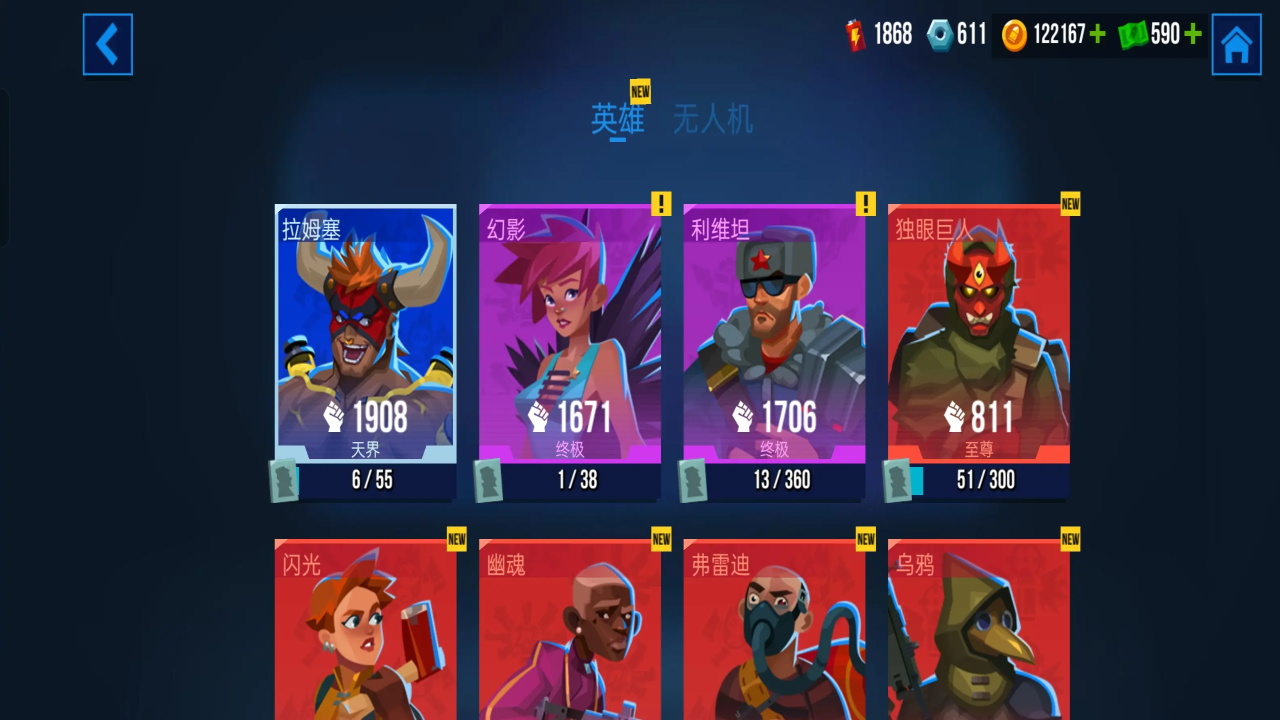Go back using the arrow button
The height and width of the screenshot is (720, 1280).
[107, 44]
